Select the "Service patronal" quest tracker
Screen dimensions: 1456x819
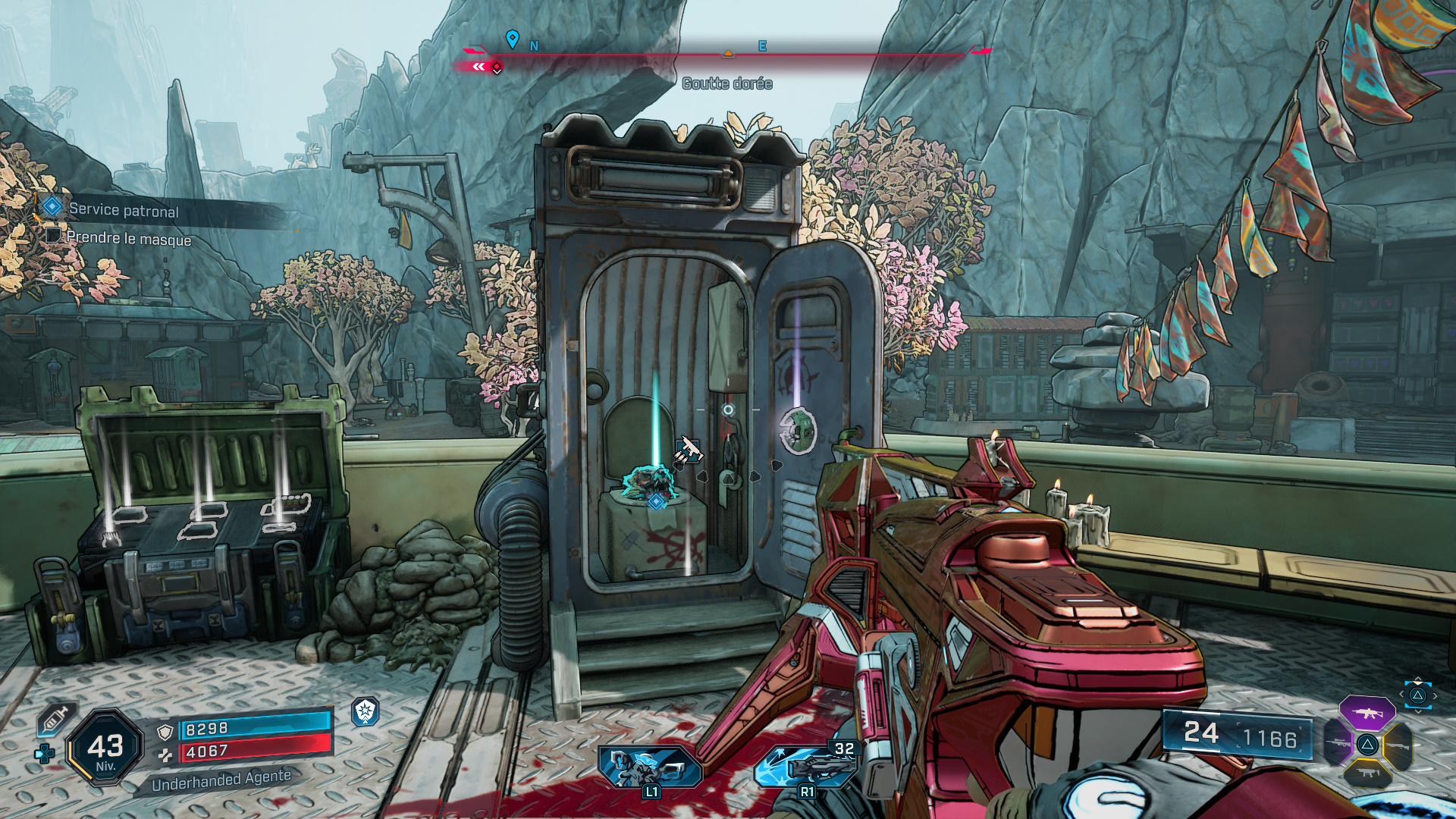tap(123, 210)
